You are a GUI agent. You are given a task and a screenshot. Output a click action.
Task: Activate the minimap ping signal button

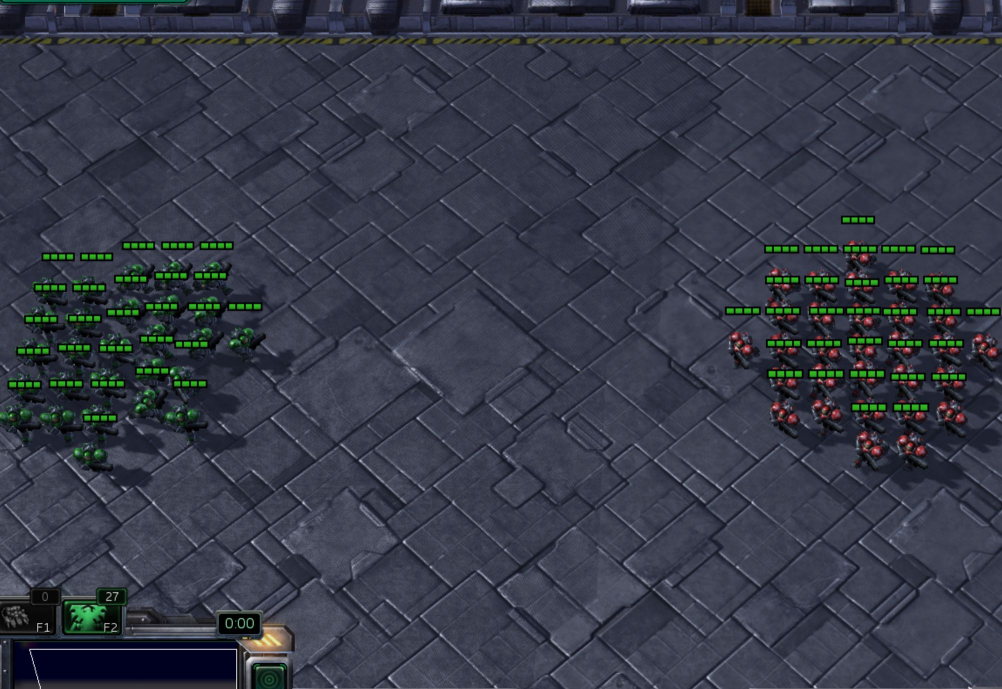(268, 676)
